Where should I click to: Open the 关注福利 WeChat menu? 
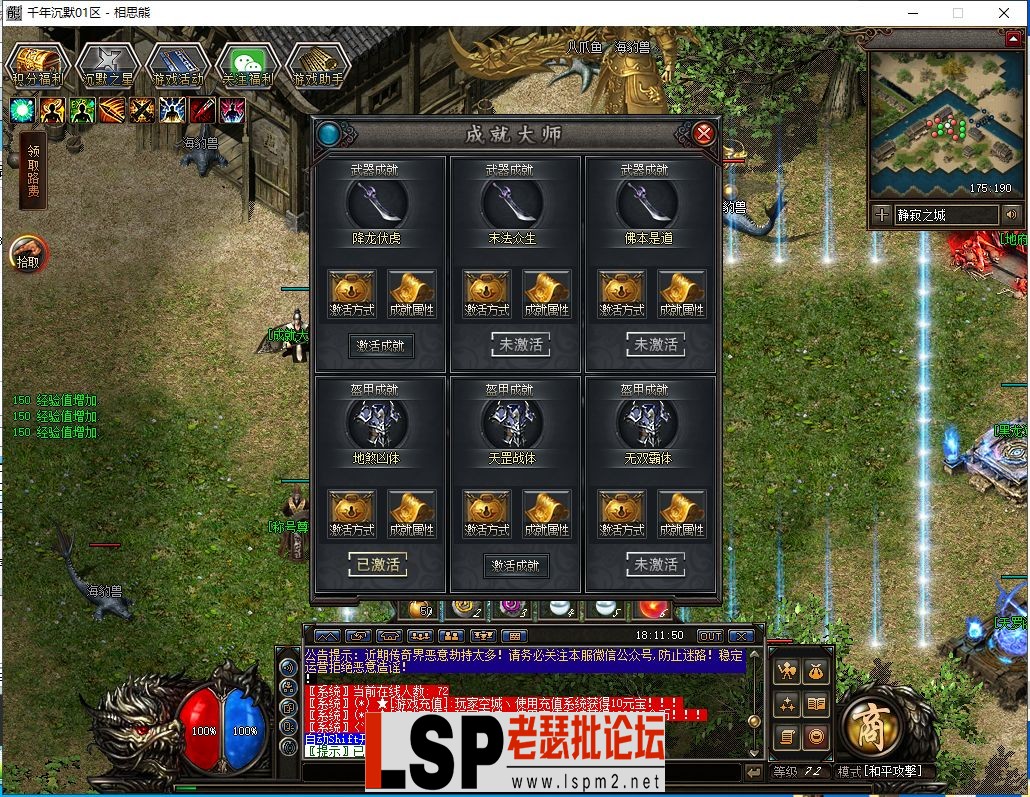click(x=247, y=65)
